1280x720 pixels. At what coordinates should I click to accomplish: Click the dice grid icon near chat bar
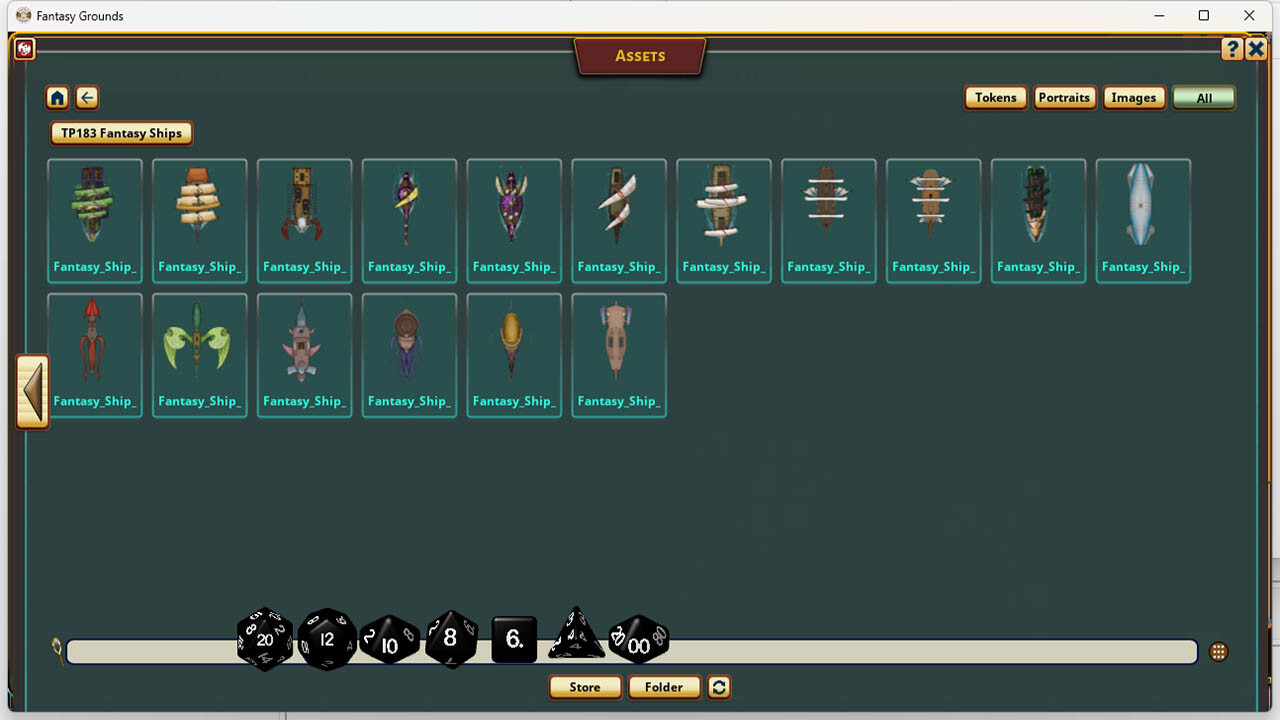tap(1218, 651)
